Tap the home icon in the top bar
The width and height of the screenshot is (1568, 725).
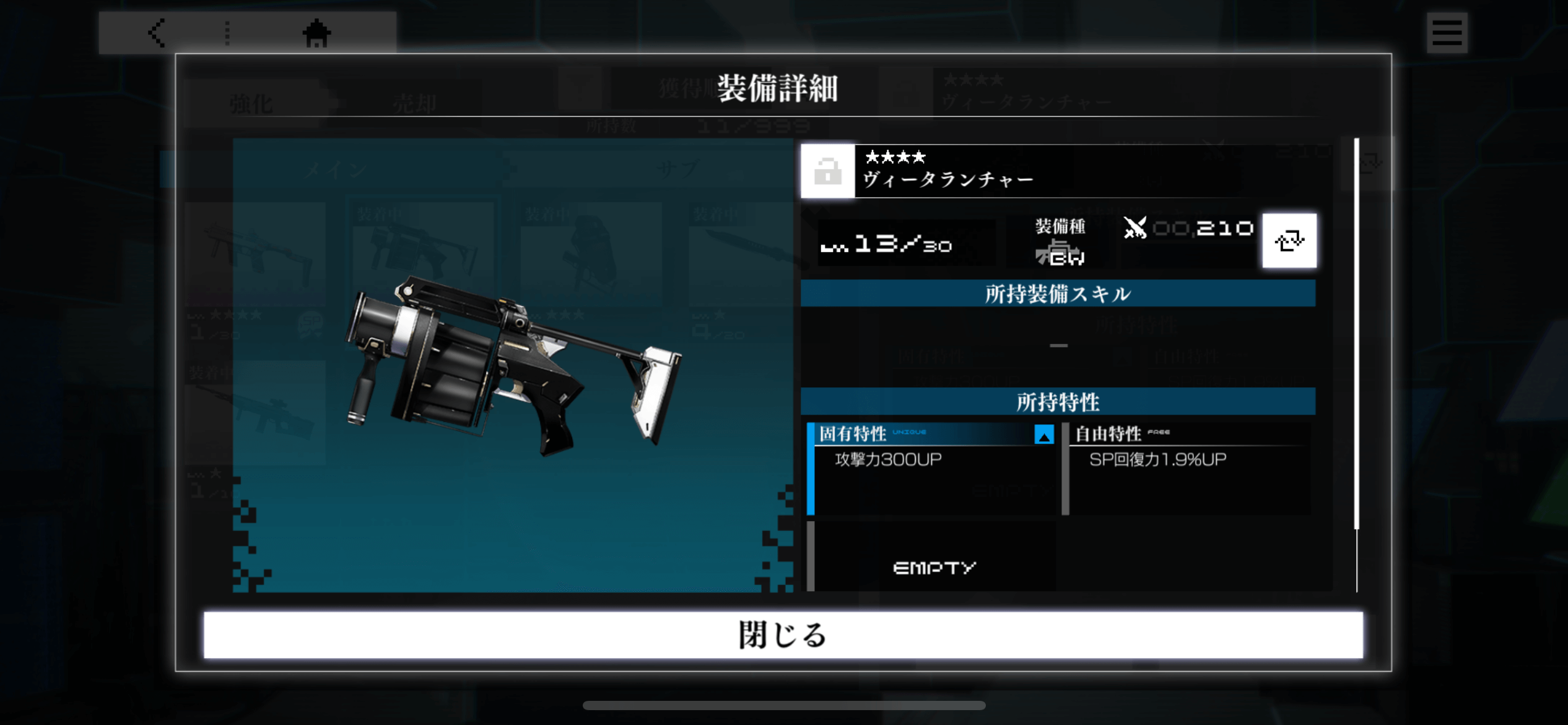point(318,35)
